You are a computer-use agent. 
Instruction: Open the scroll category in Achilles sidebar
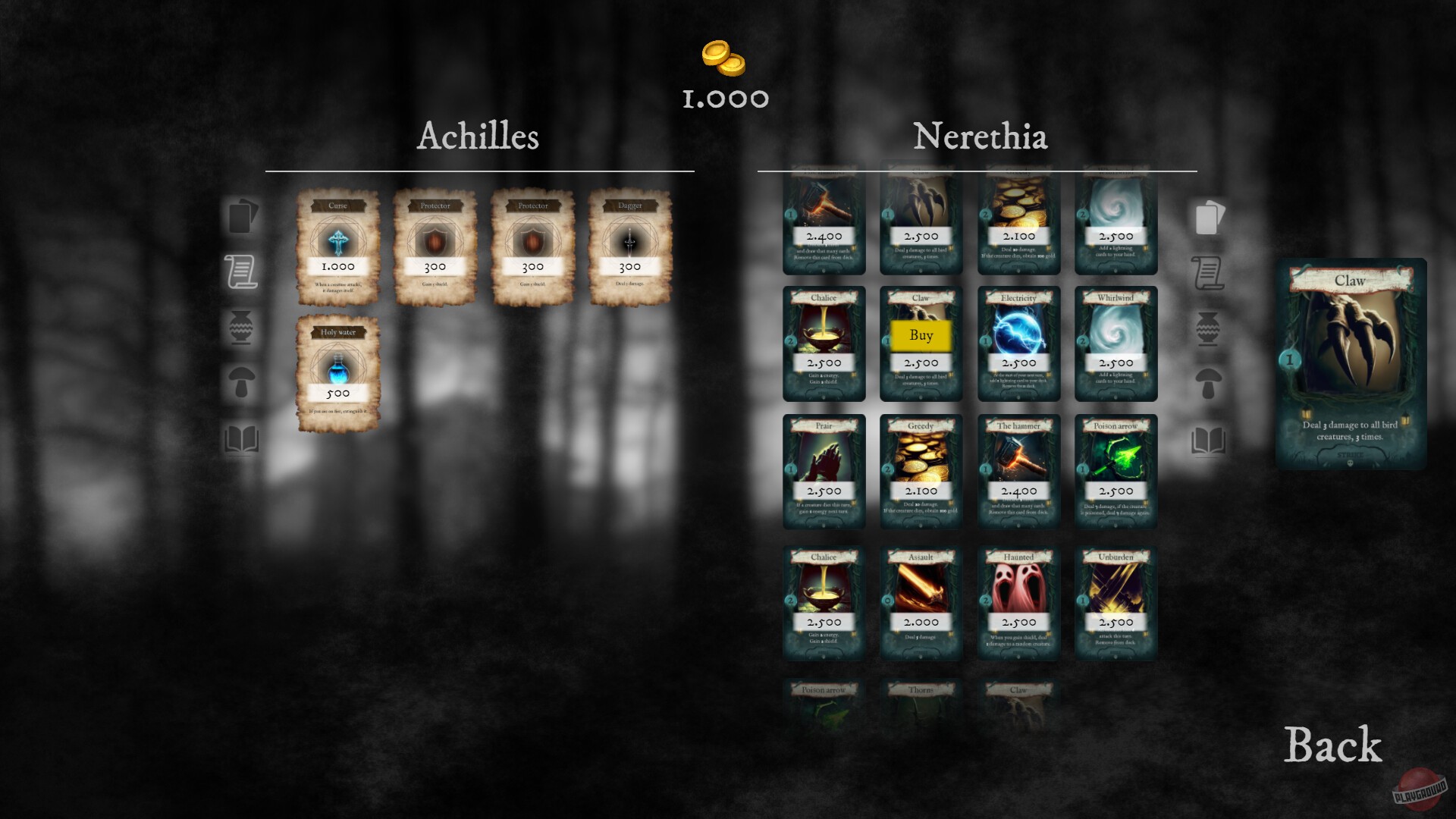tap(241, 271)
